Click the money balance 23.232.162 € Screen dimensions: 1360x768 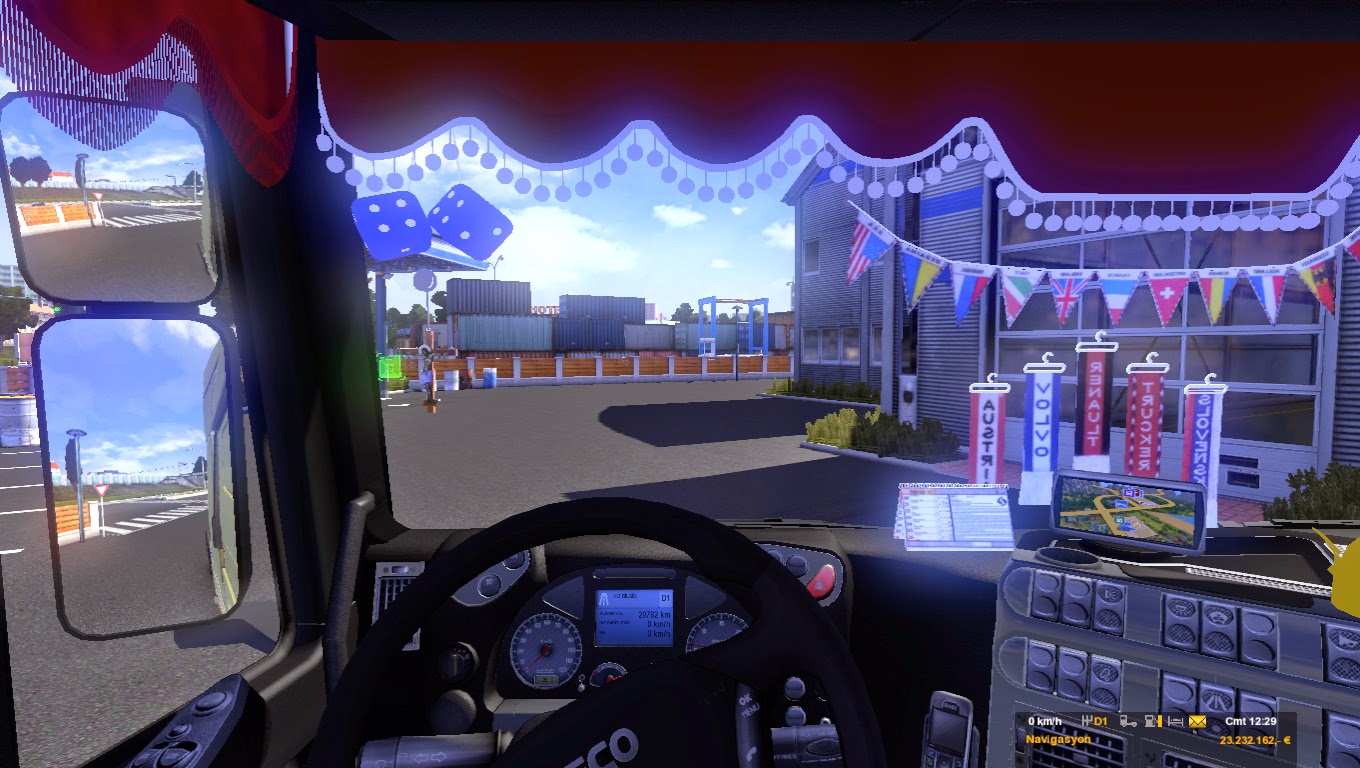(1256, 739)
